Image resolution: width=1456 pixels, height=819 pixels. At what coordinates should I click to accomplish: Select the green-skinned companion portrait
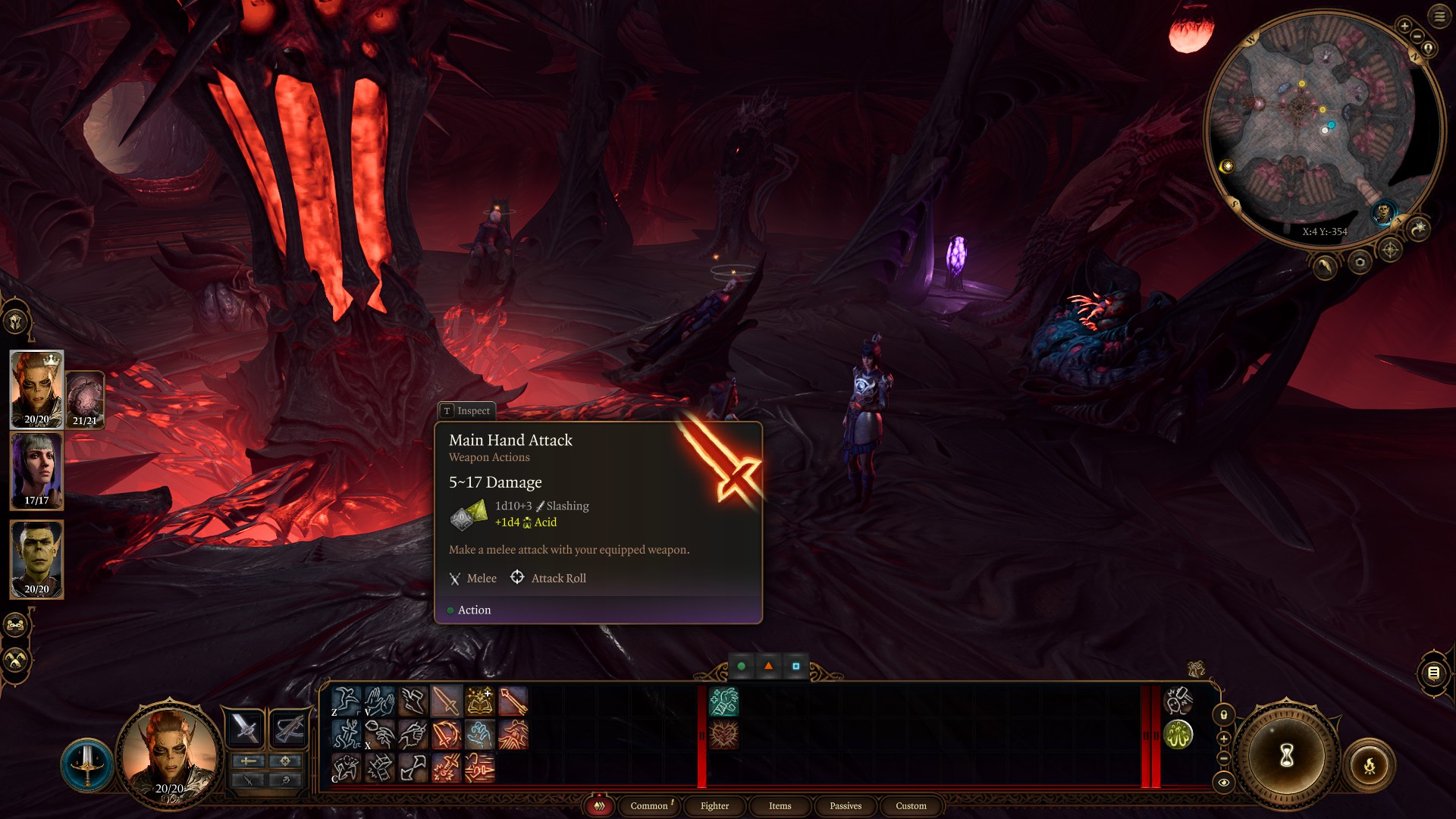click(x=36, y=559)
